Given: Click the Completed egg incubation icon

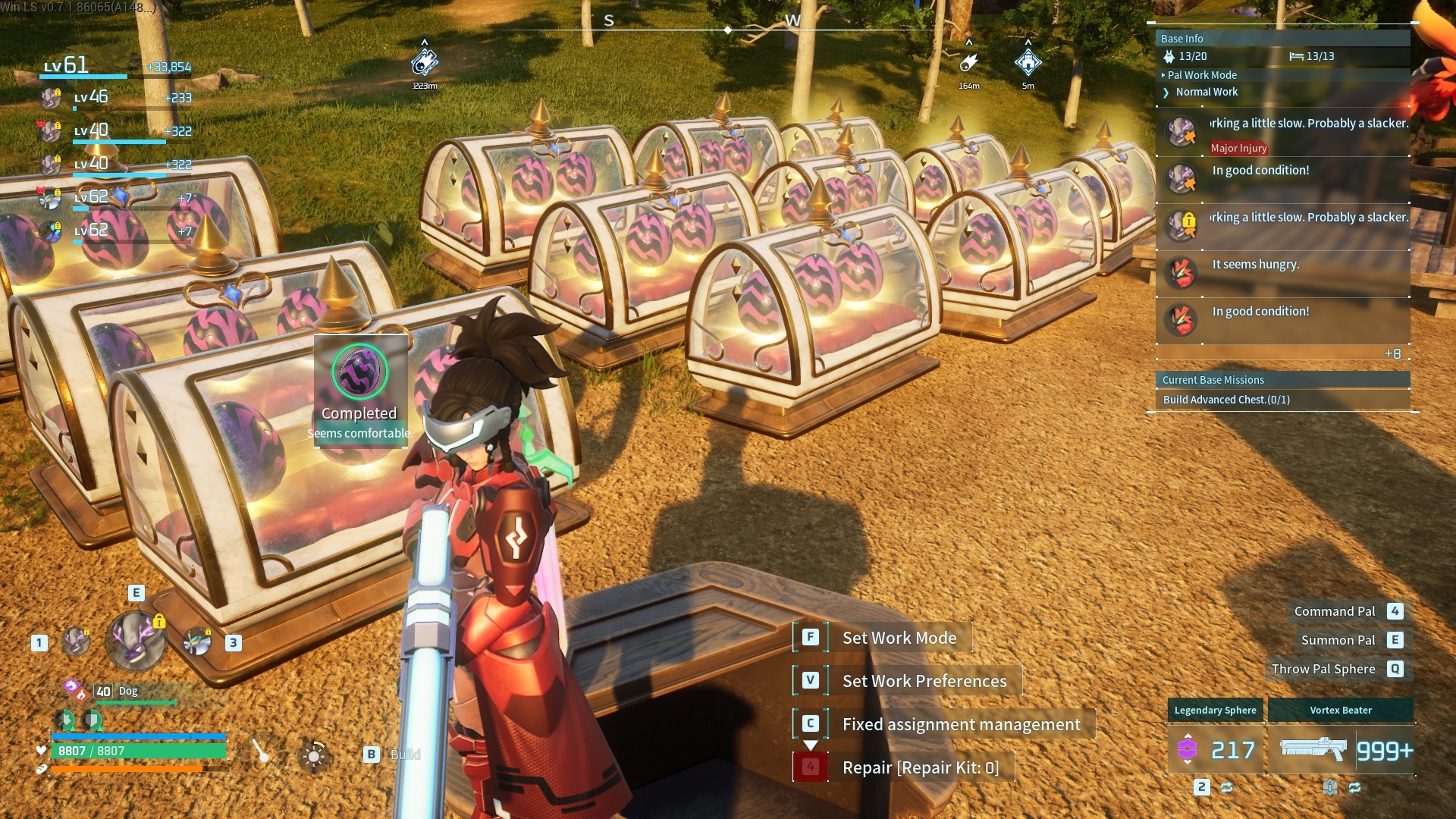Looking at the screenshot, I should click(360, 372).
